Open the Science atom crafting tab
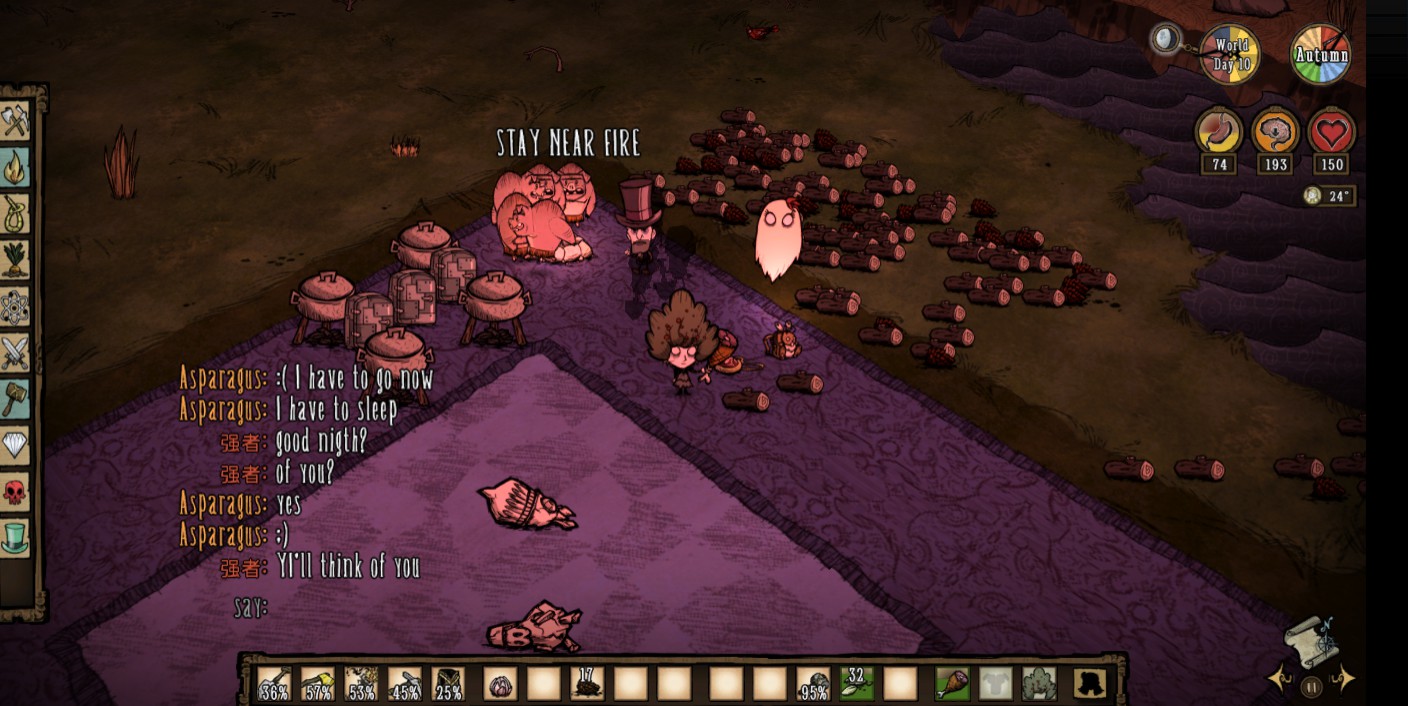The height and width of the screenshot is (706, 1408). pyautogui.click(x=15, y=306)
